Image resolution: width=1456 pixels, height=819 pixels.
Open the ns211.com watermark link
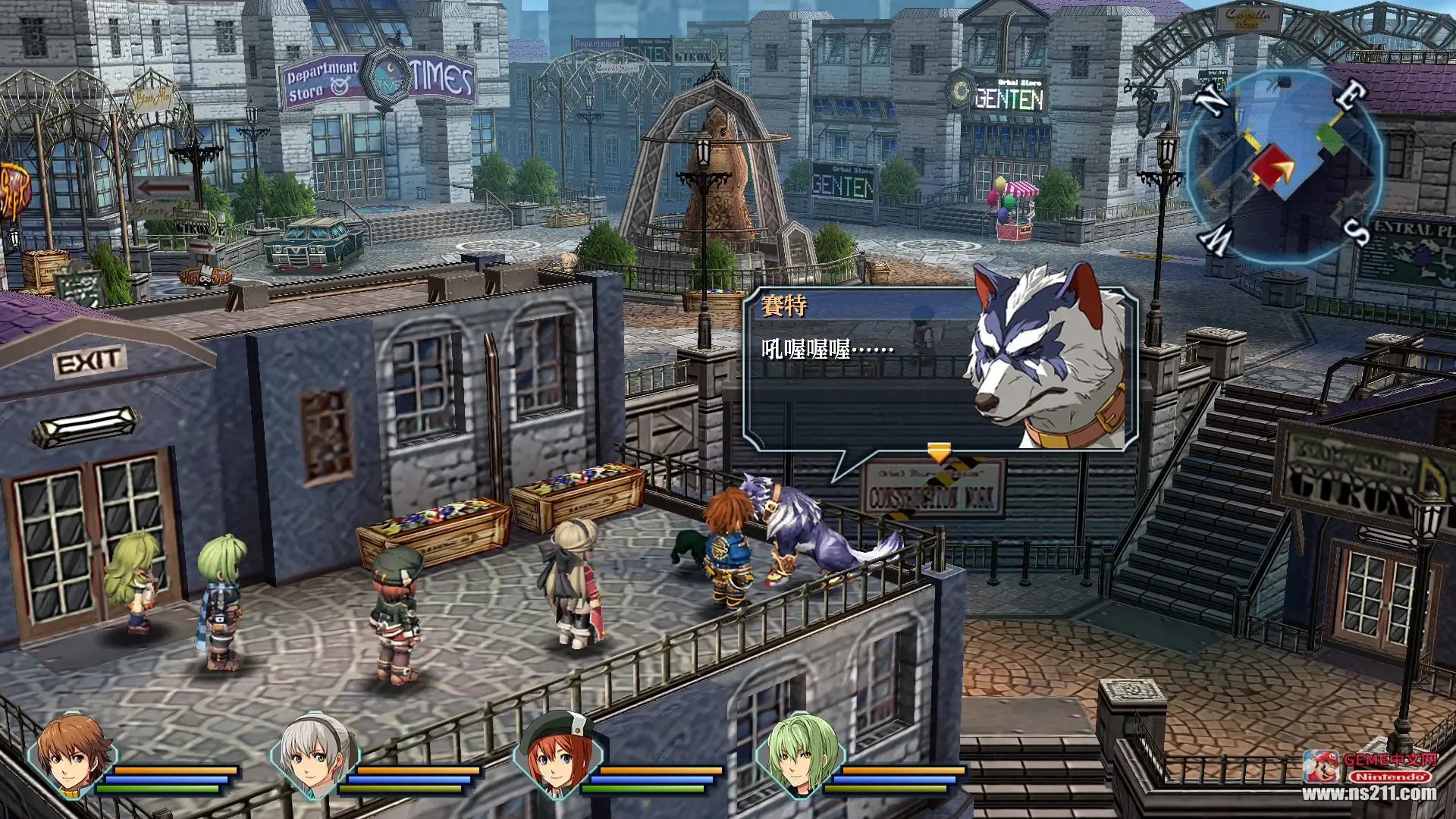(x=1370, y=793)
